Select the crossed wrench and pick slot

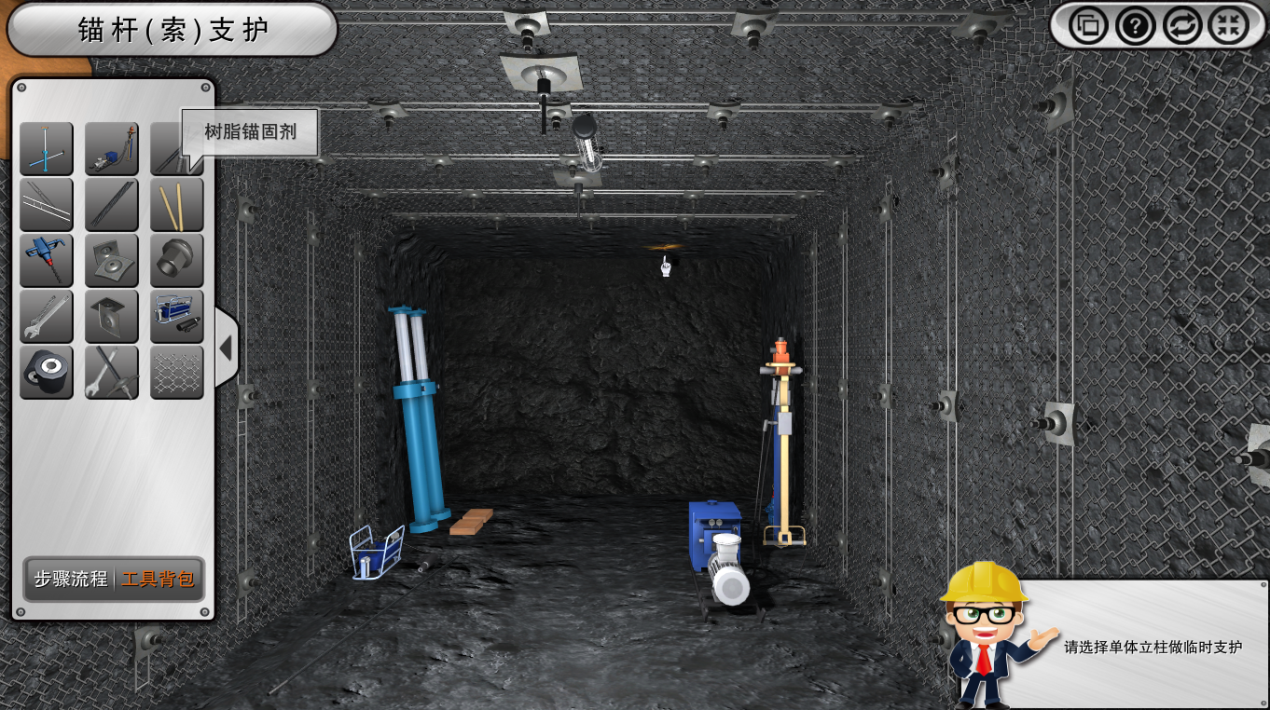pos(111,373)
